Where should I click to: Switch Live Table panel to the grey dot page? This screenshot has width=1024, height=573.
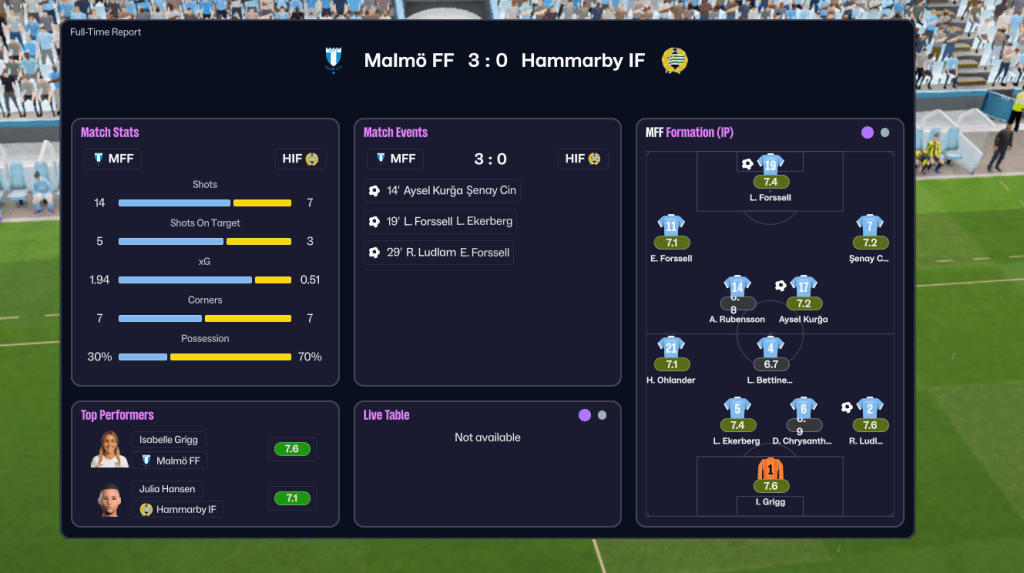tap(602, 415)
